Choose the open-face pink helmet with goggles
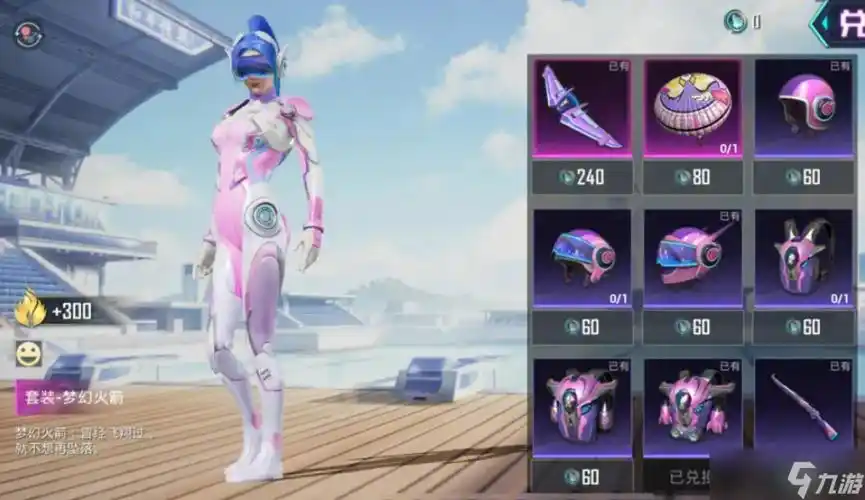The image size is (865, 500). click(802, 108)
